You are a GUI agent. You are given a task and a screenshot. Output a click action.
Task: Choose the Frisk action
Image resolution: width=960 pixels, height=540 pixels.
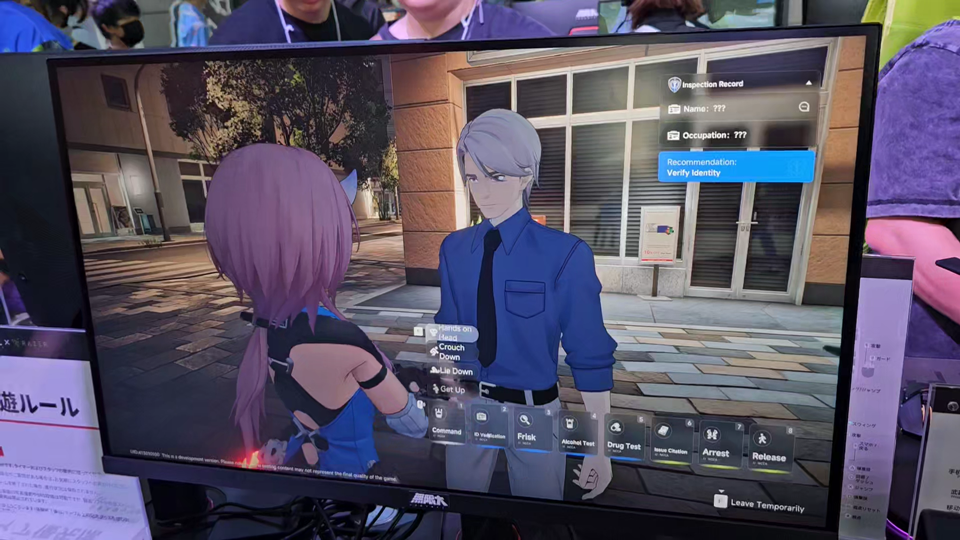pos(527,432)
